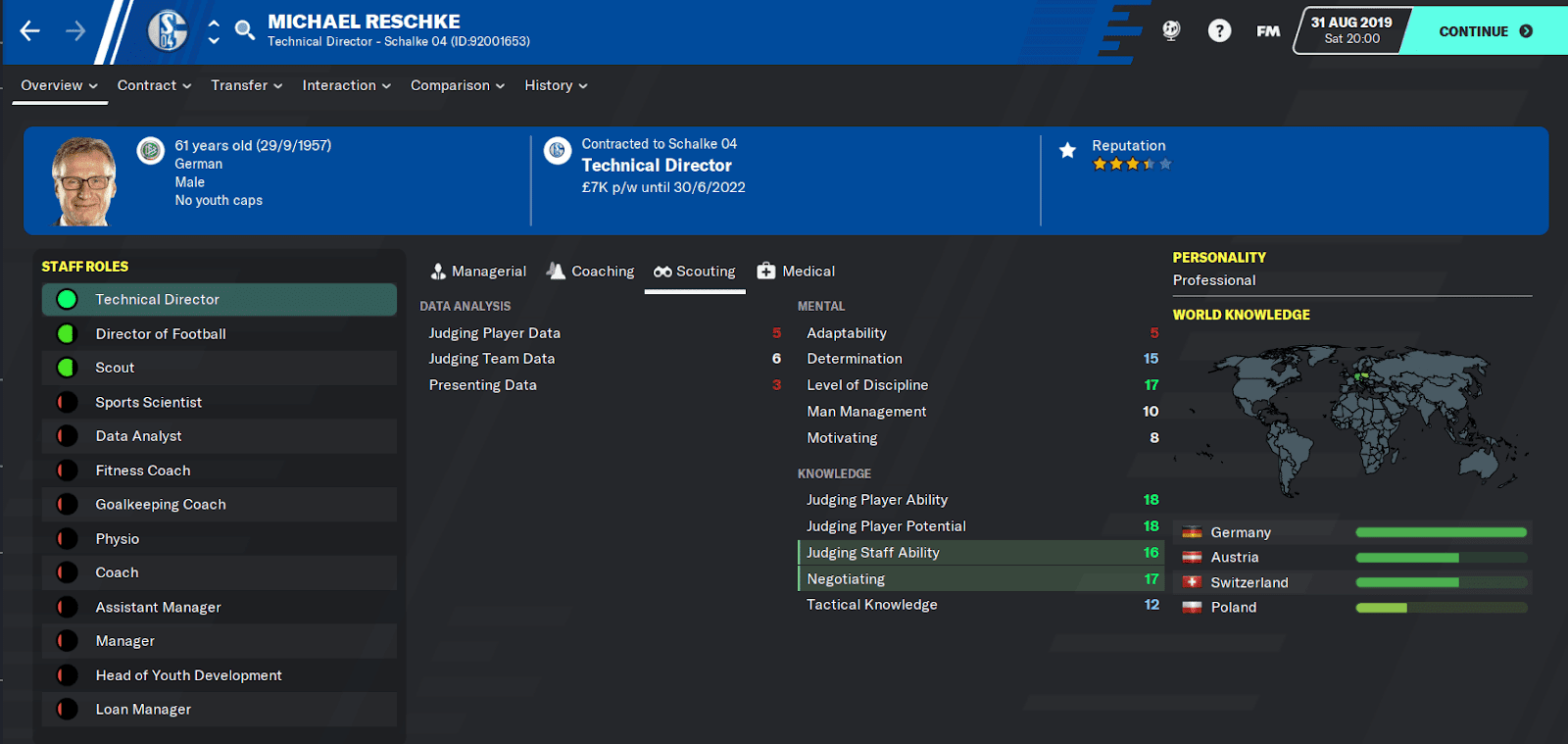1568x744 pixels.
Task: Select the Coaching whistle icon
Action: [555, 271]
